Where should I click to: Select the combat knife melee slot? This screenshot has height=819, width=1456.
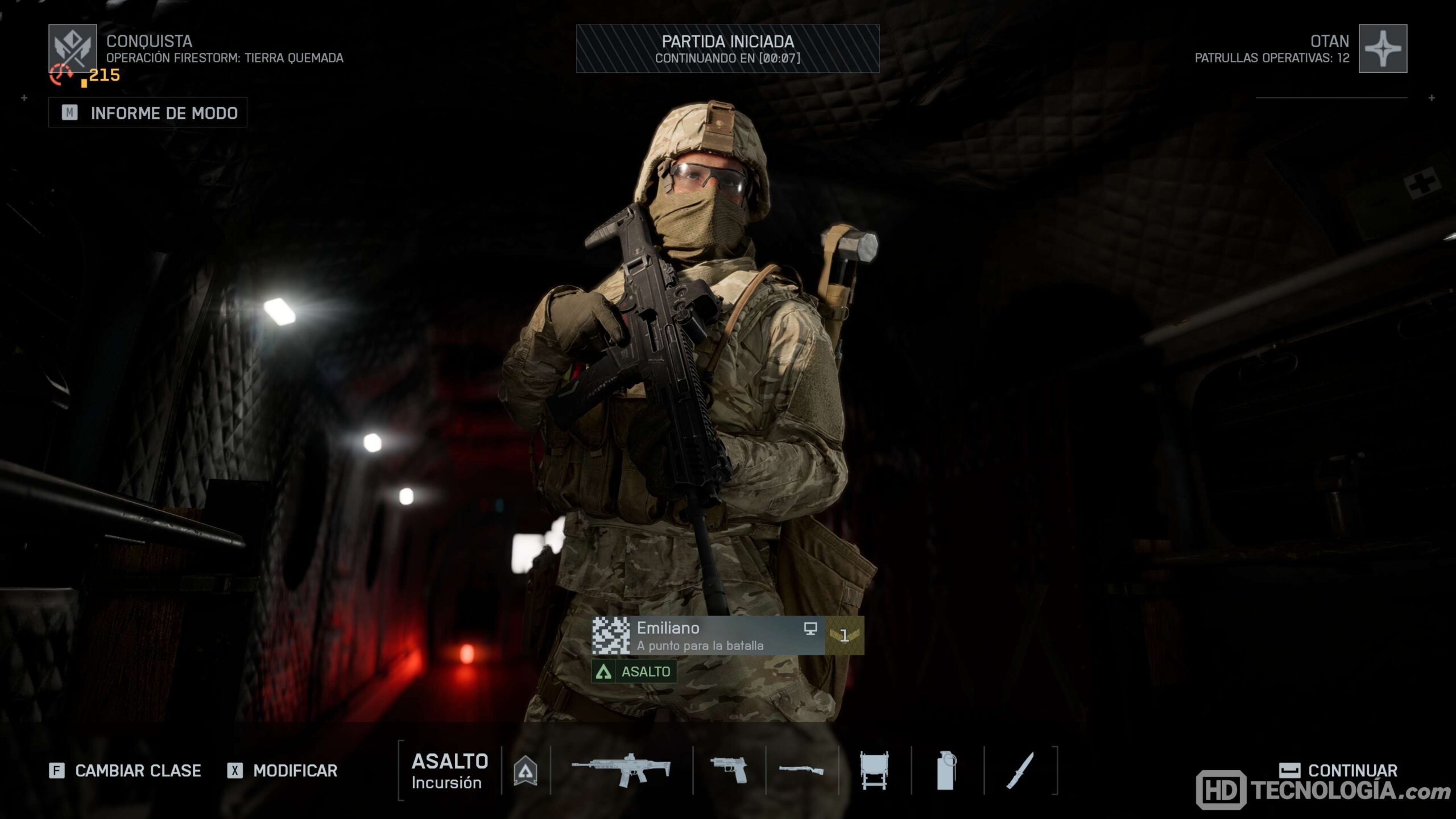pos(1020,771)
